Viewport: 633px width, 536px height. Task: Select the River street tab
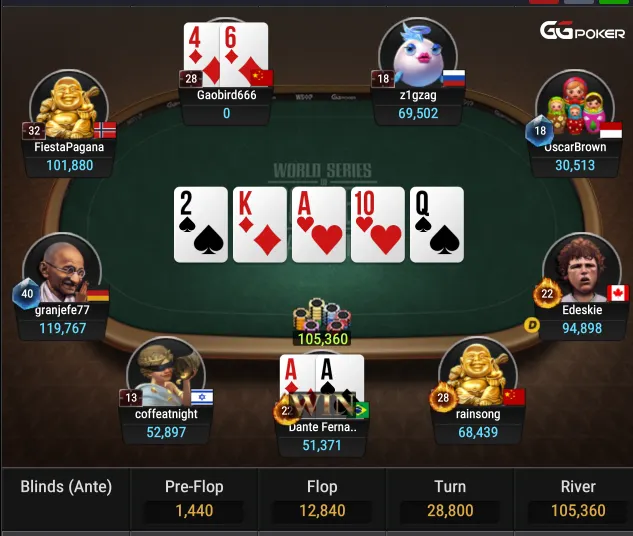pyautogui.click(x=578, y=499)
